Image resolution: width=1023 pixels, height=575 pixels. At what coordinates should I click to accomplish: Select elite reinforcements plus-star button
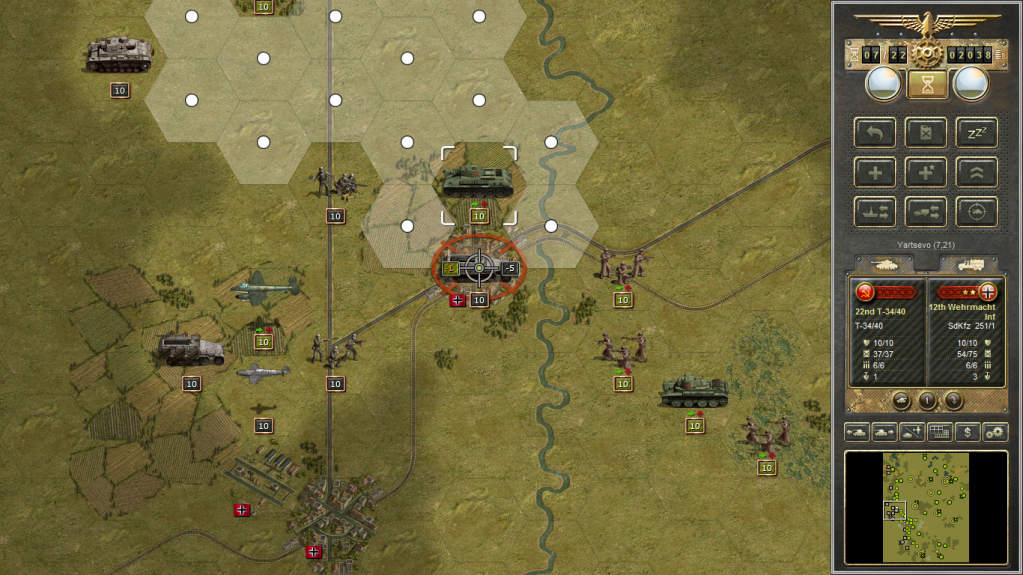(x=925, y=172)
